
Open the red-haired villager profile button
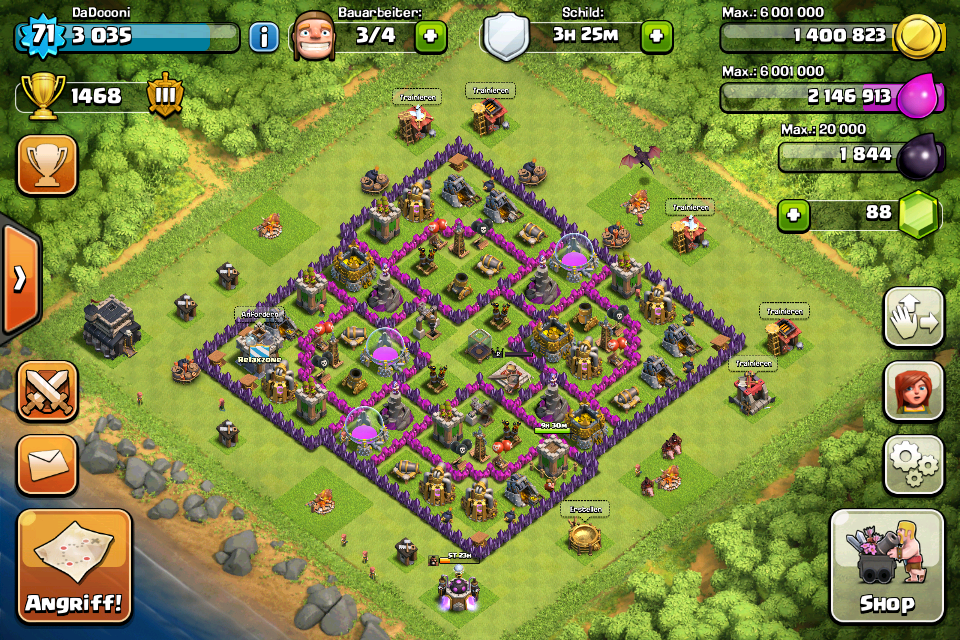[914, 391]
